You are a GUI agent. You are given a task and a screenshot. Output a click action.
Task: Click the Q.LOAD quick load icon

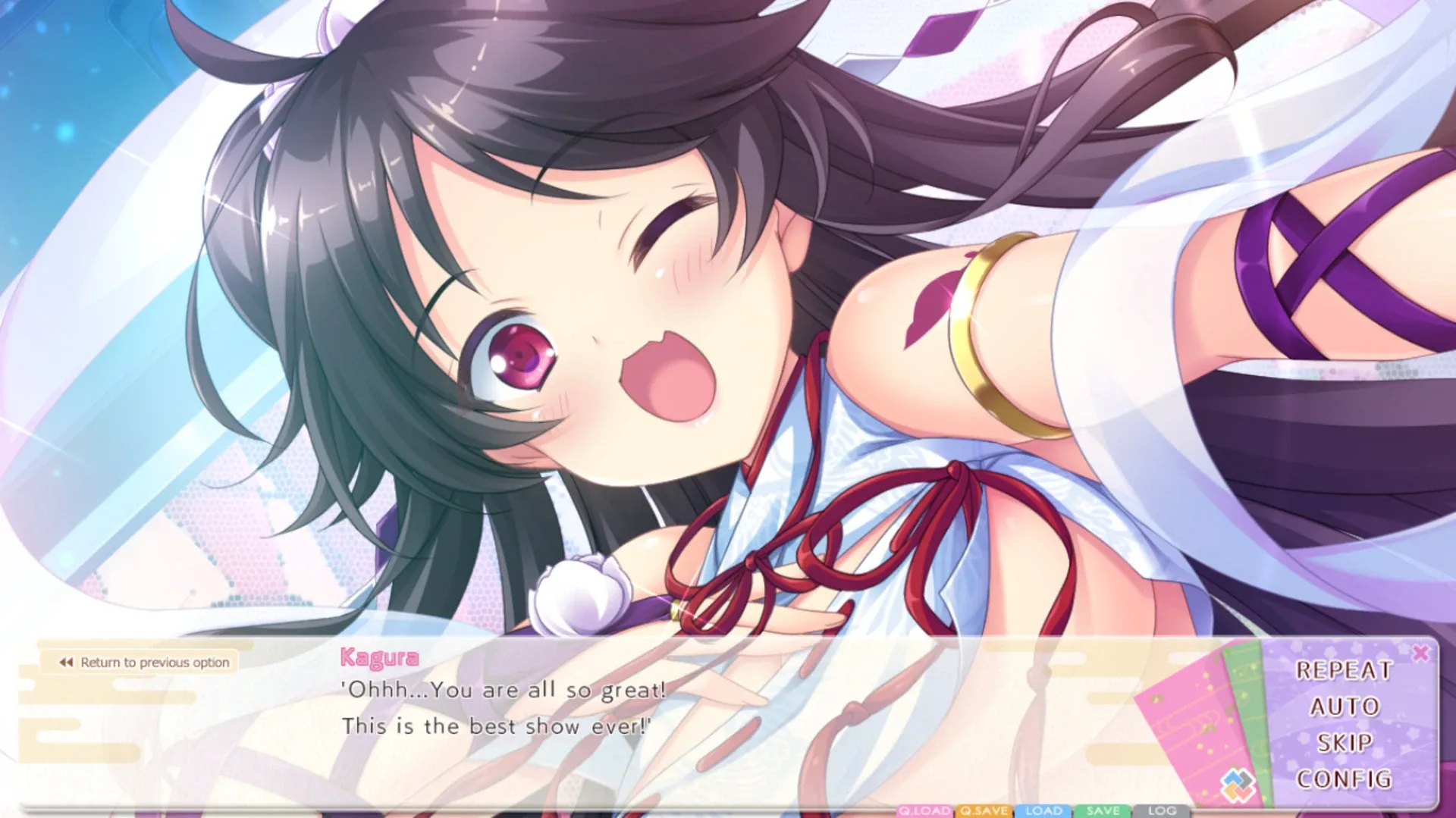pyautogui.click(x=924, y=812)
